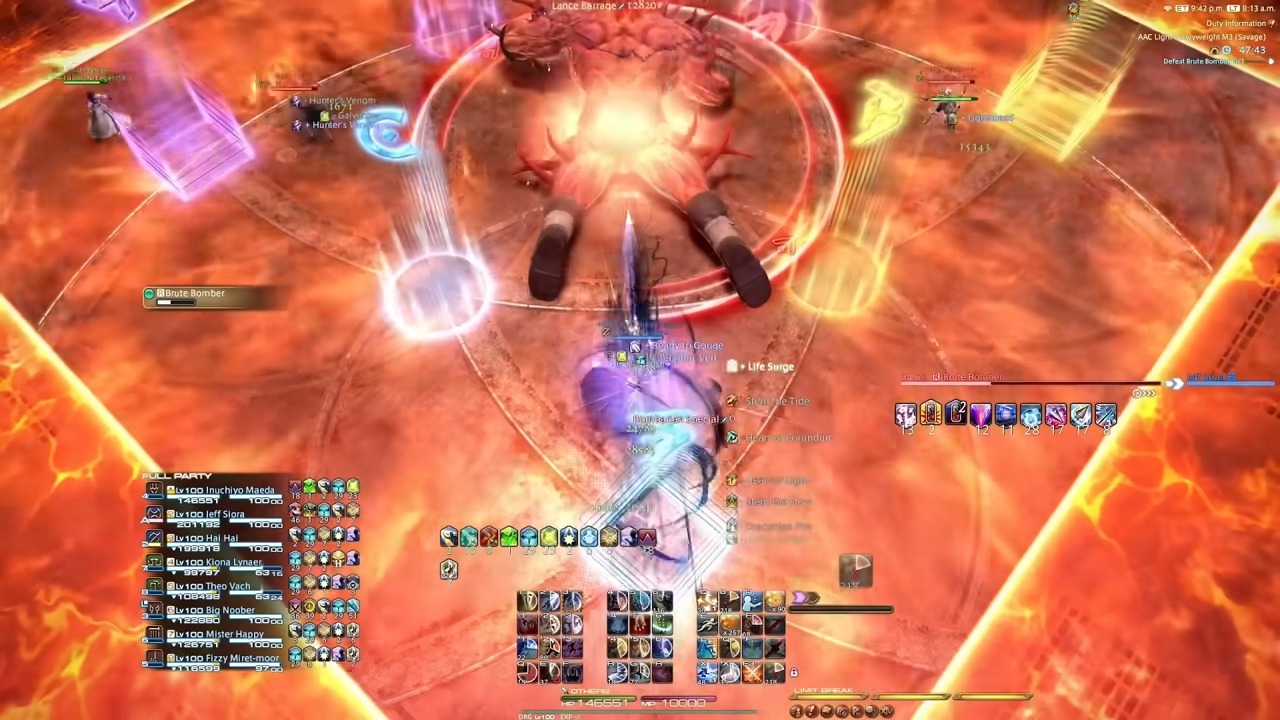The height and width of the screenshot is (720, 1280).
Task: Click the connection status icon in the top-right corner
Action: coord(1167,8)
